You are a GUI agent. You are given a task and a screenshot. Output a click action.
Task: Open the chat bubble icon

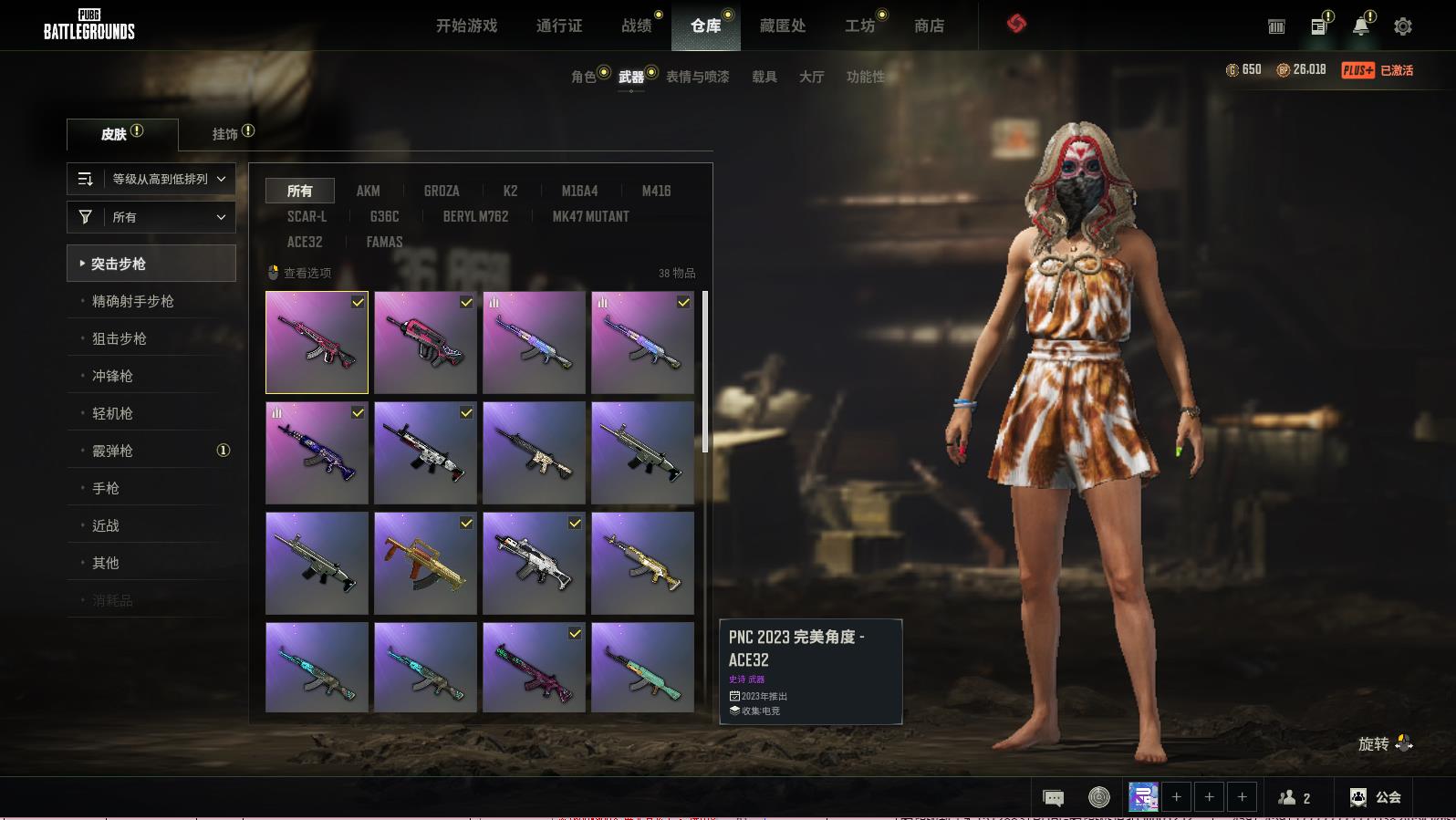click(x=1053, y=798)
